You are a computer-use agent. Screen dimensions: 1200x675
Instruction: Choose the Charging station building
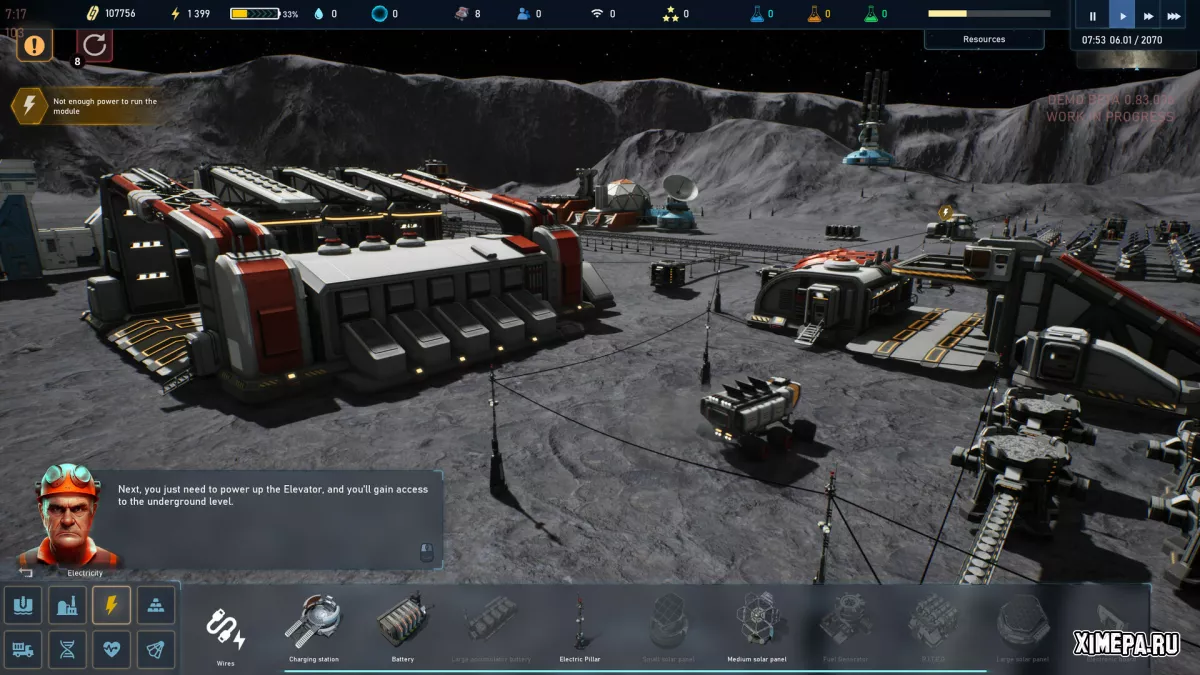313,627
